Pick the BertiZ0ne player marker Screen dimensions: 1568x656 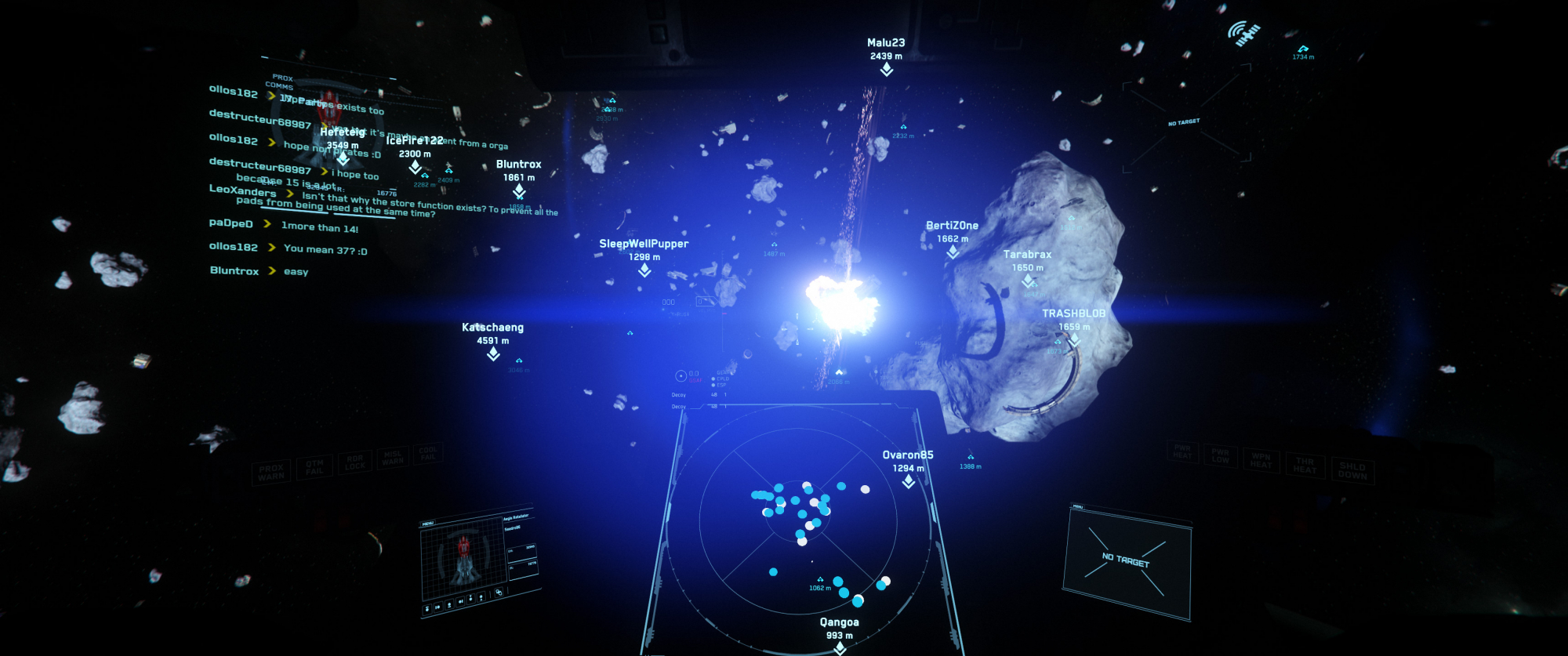pyautogui.click(x=953, y=252)
